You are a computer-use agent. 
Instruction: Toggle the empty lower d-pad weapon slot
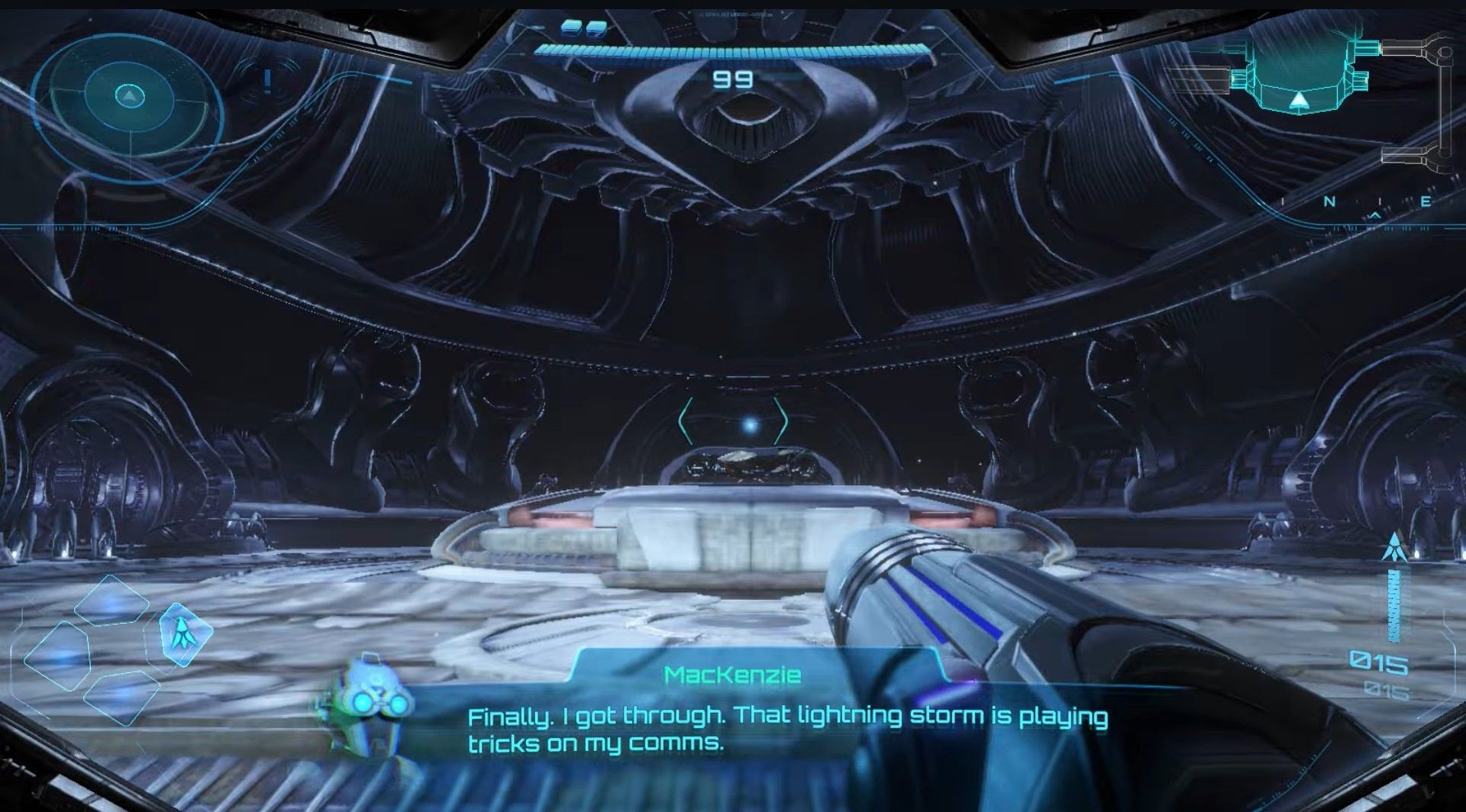tap(122, 698)
